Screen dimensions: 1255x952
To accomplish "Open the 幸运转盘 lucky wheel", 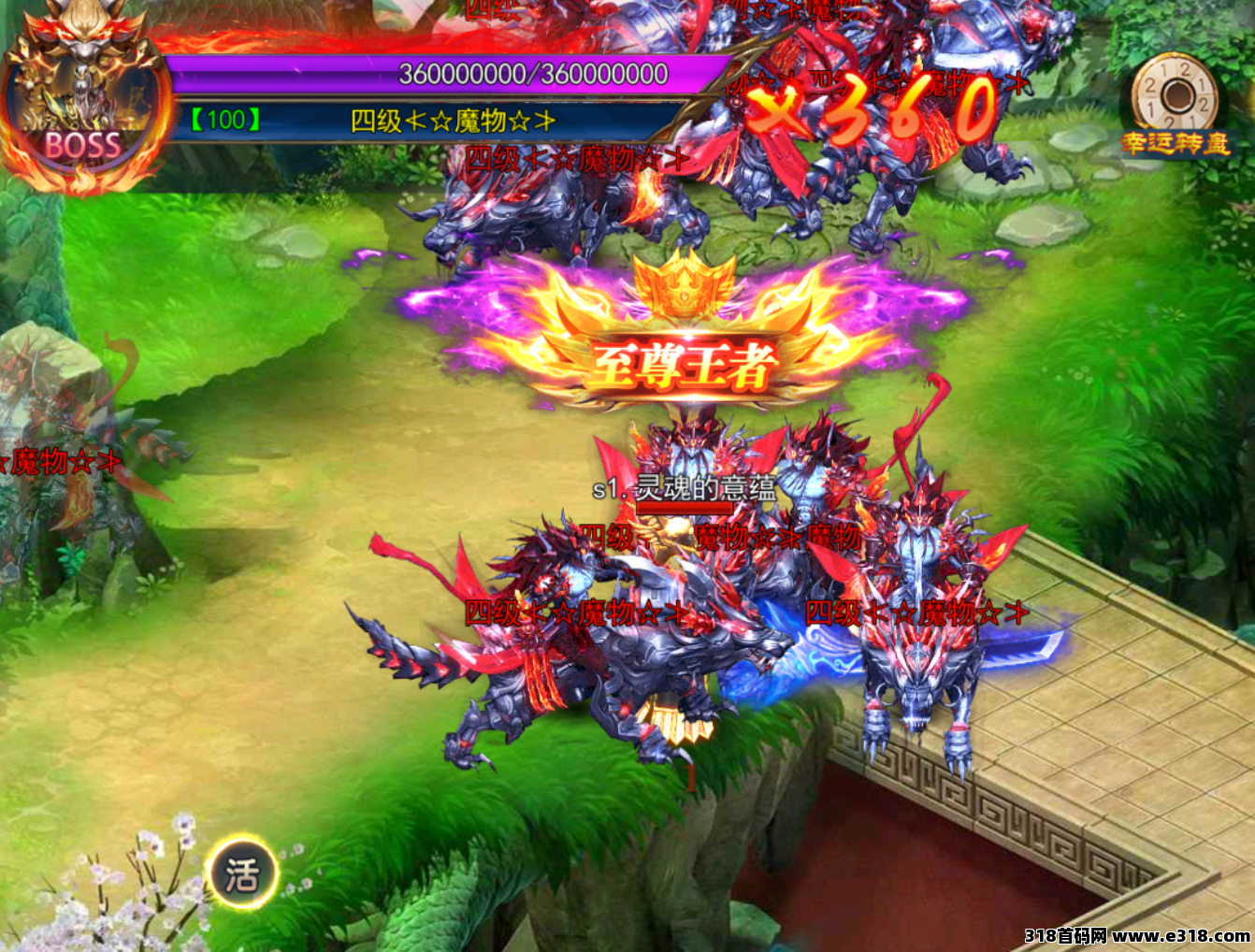I will (x=1175, y=101).
